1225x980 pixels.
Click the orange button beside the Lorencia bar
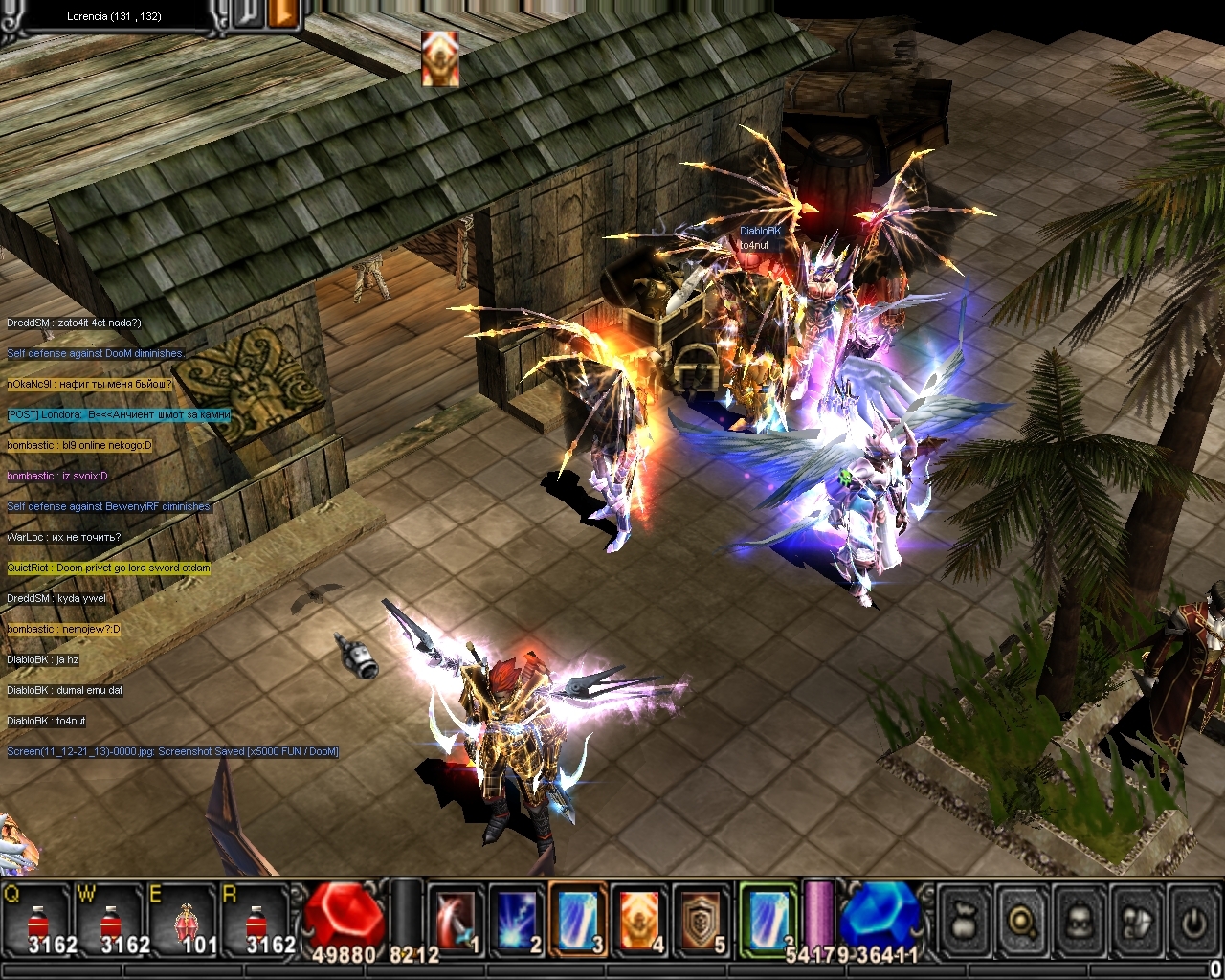[x=283, y=13]
